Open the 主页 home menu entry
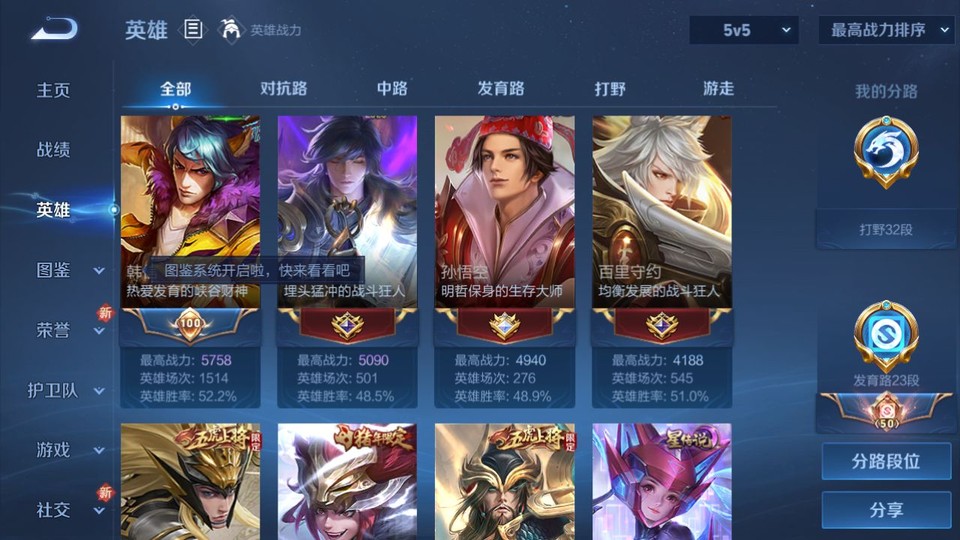The height and width of the screenshot is (540, 960). (x=54, y=90)
